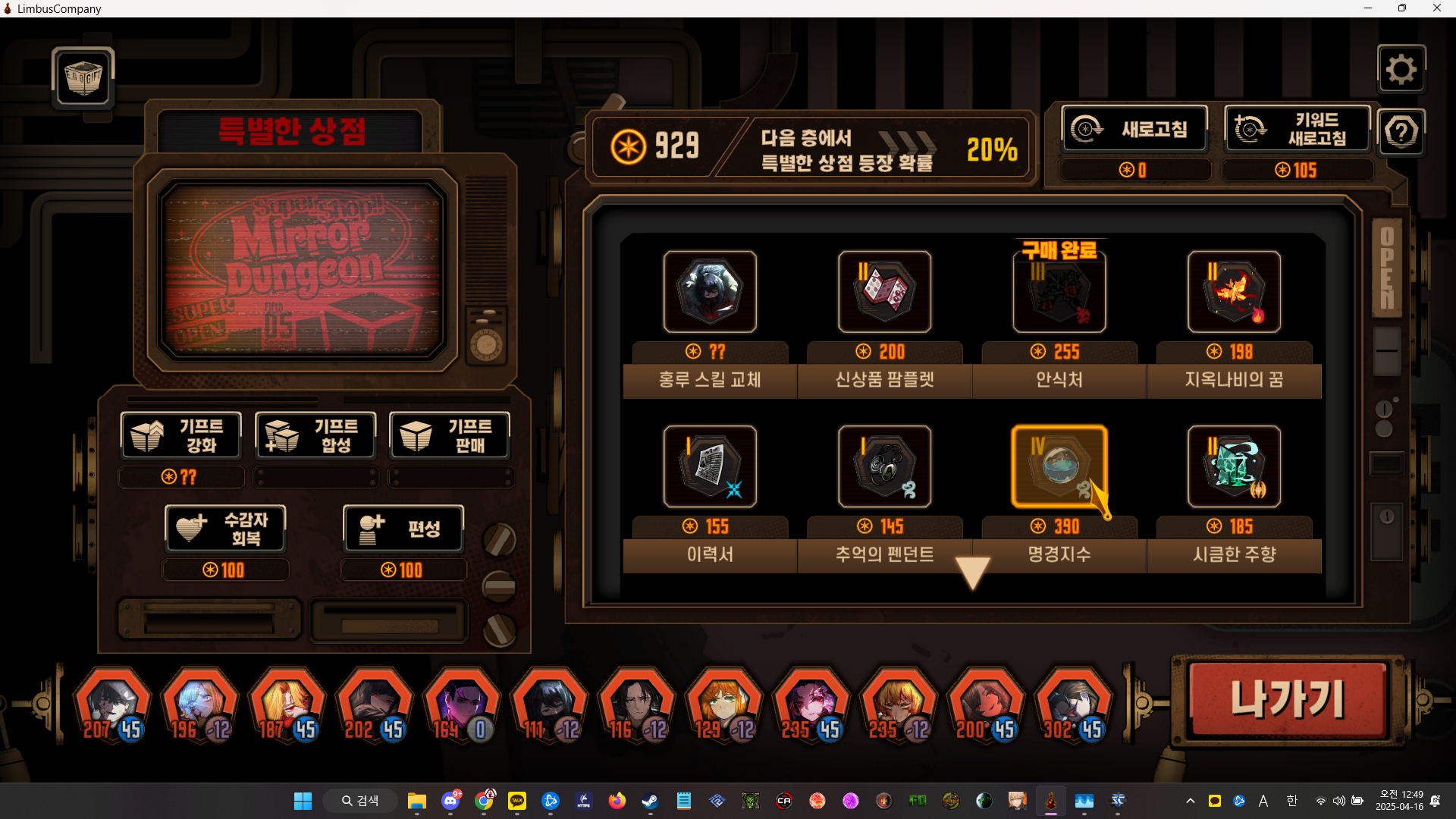Select 수감자 회복 sinner healing

point(225,529)
